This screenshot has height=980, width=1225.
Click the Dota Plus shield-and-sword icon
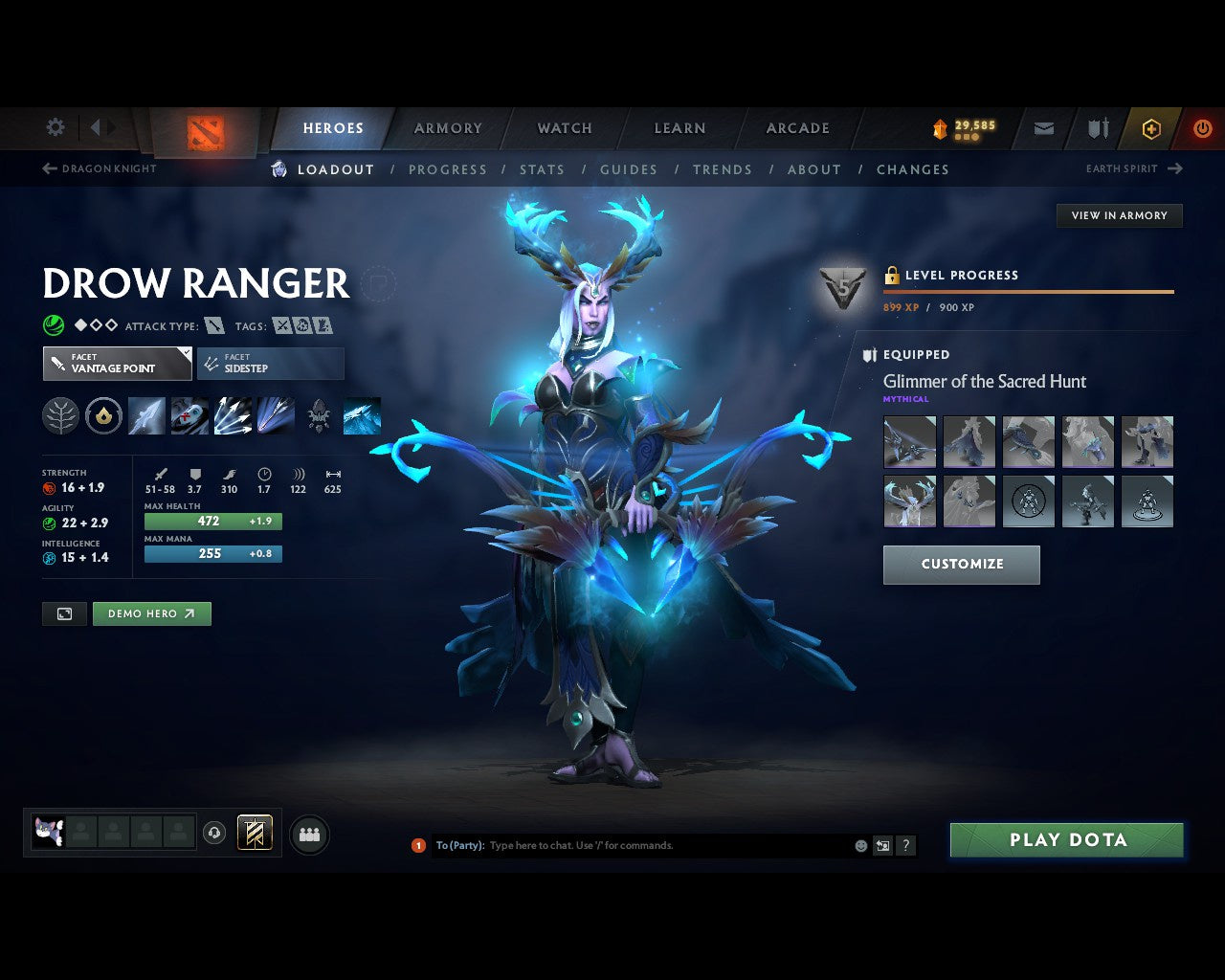coord(1097,127)
